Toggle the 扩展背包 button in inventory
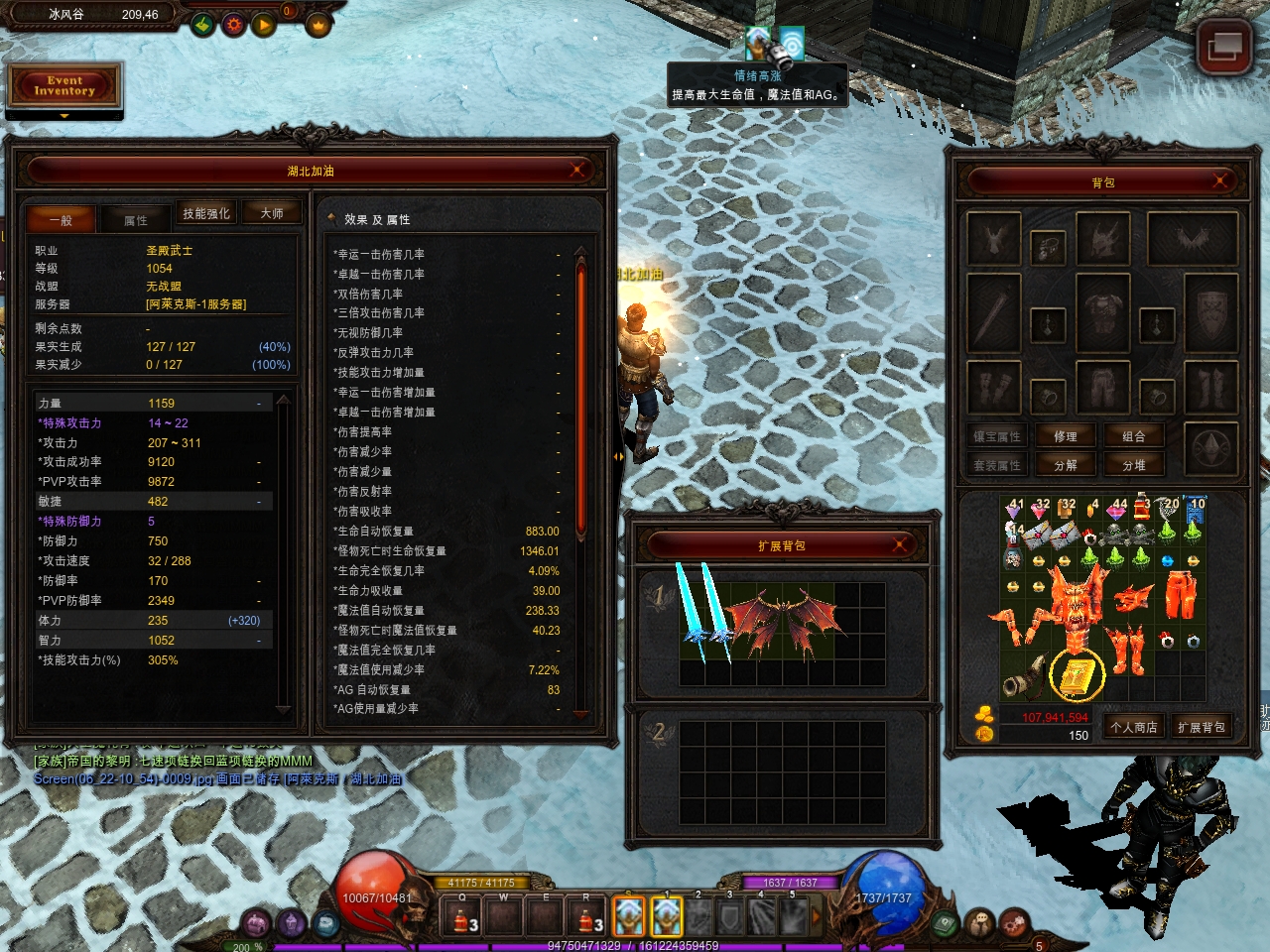 (x=1201, y=727)
